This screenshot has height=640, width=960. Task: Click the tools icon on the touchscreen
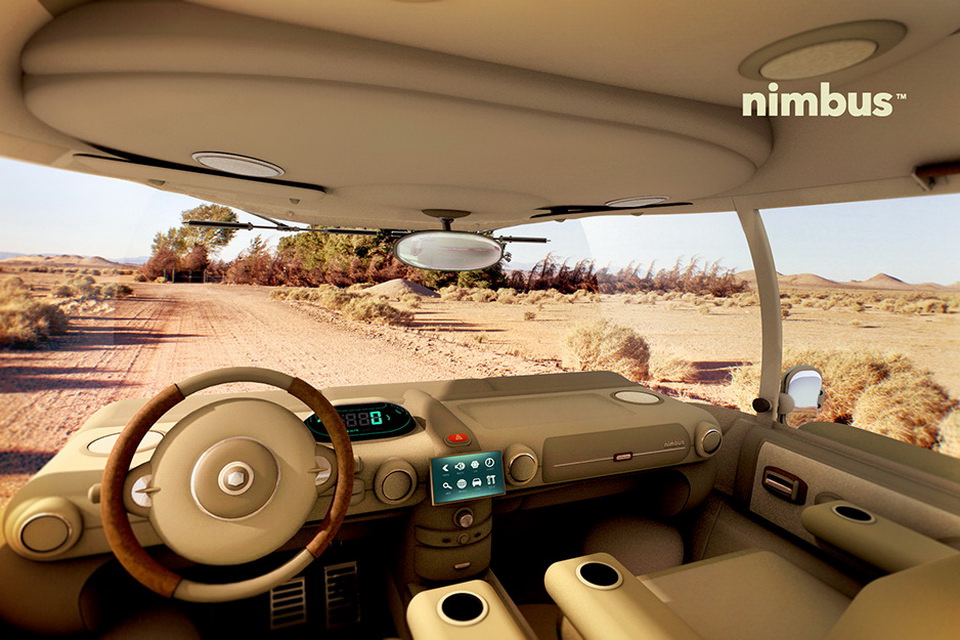(491, 480)
